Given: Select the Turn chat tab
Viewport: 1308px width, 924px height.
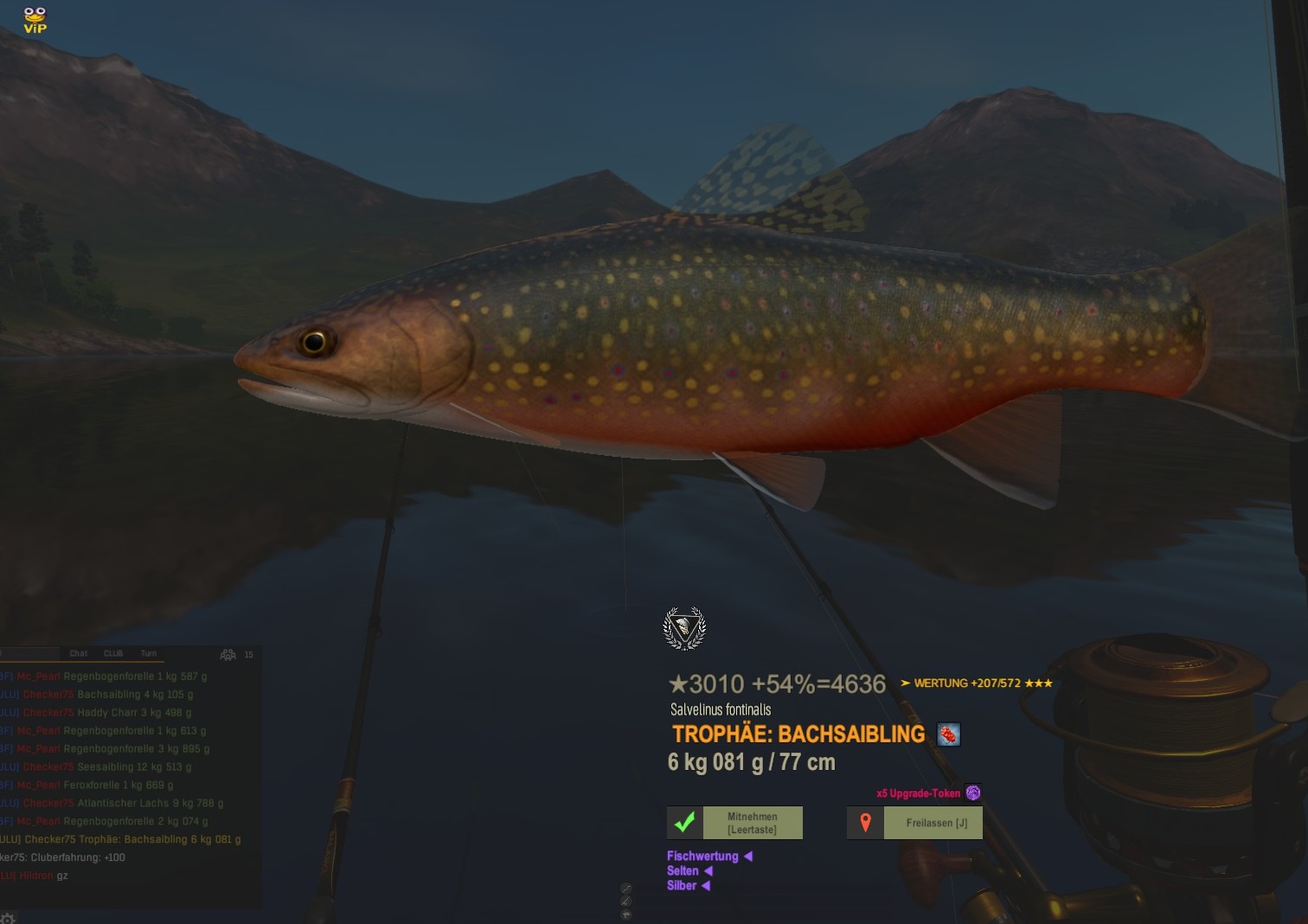Looking at the screenshot, I should pos(149,654).
